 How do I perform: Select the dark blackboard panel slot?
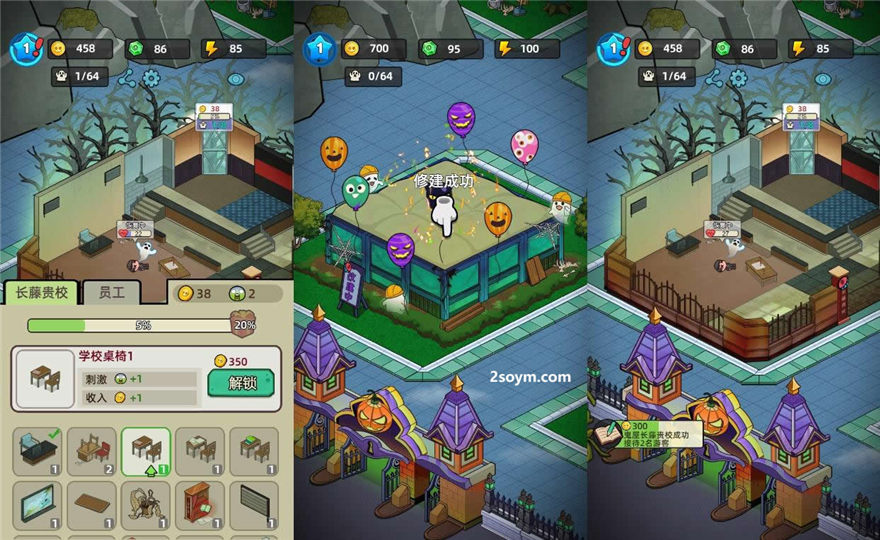[x=254, y=505]
